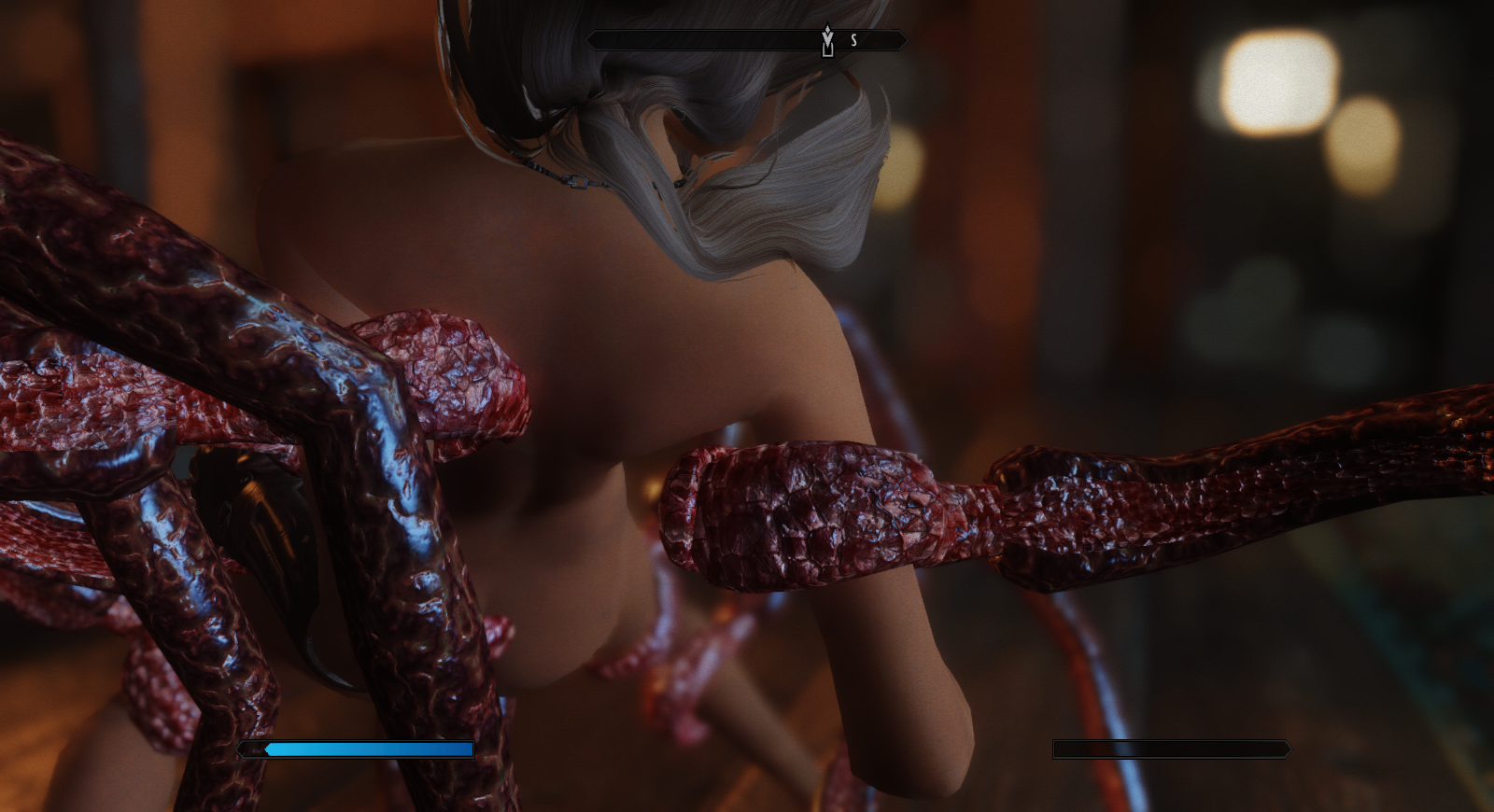Click the S heading label on the compass
This screenshot has width=1494, height=812.
pyautogui.click(x=853, y=39)
